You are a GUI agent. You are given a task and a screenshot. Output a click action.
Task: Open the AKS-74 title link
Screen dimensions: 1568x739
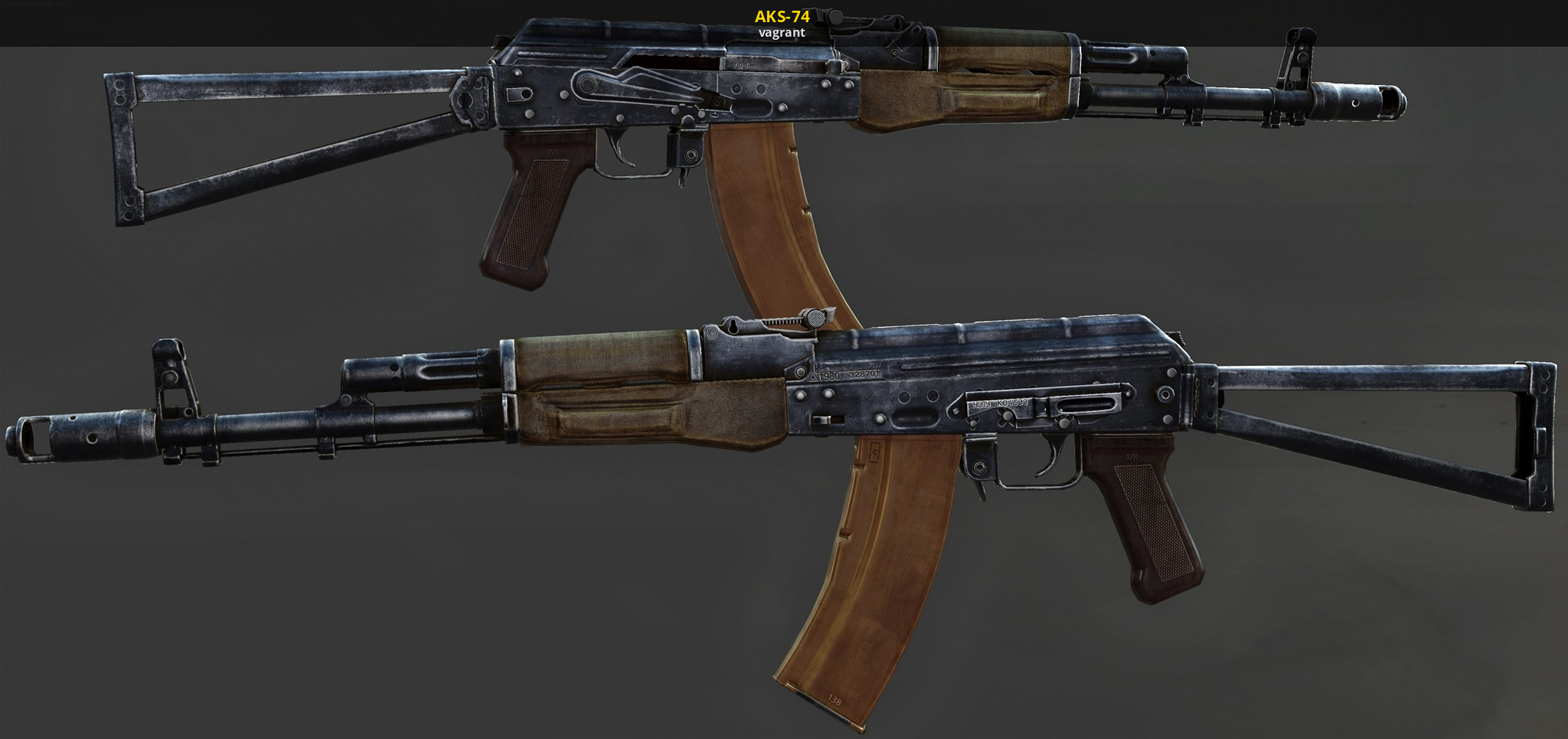[782, 16]
